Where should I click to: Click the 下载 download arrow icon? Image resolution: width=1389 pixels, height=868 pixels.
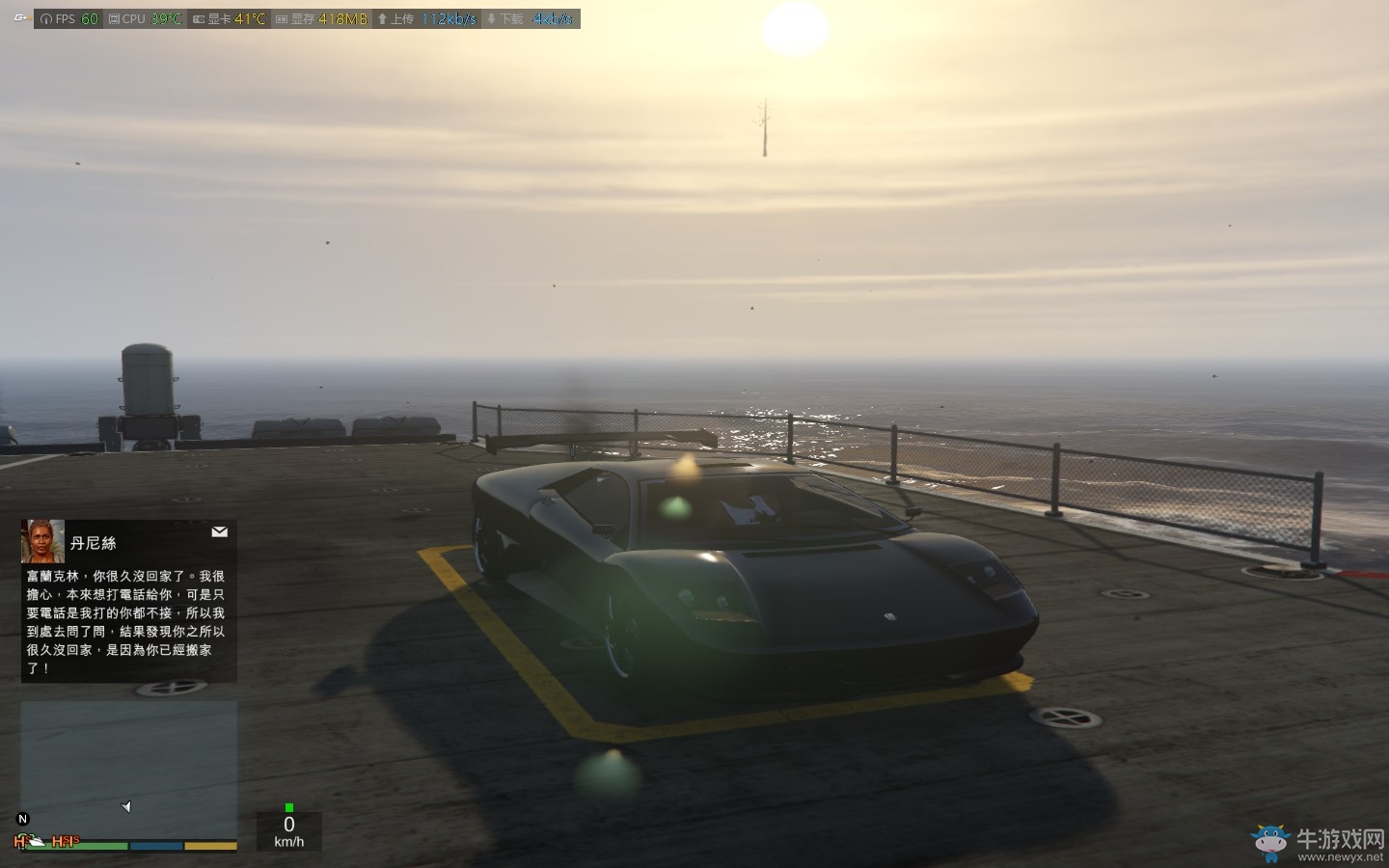pyautogui.click(x=491, y=17)
